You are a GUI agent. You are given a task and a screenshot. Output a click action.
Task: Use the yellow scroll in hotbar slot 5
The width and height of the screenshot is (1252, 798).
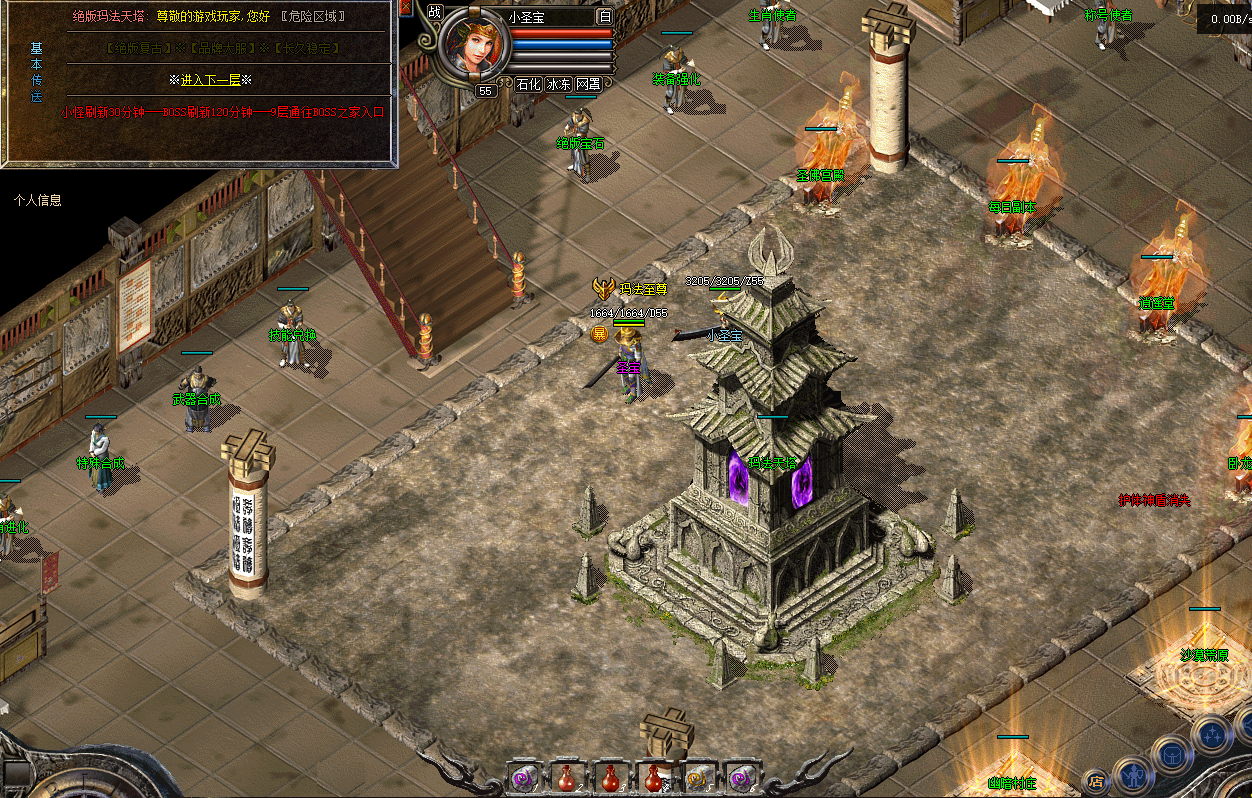697,778
